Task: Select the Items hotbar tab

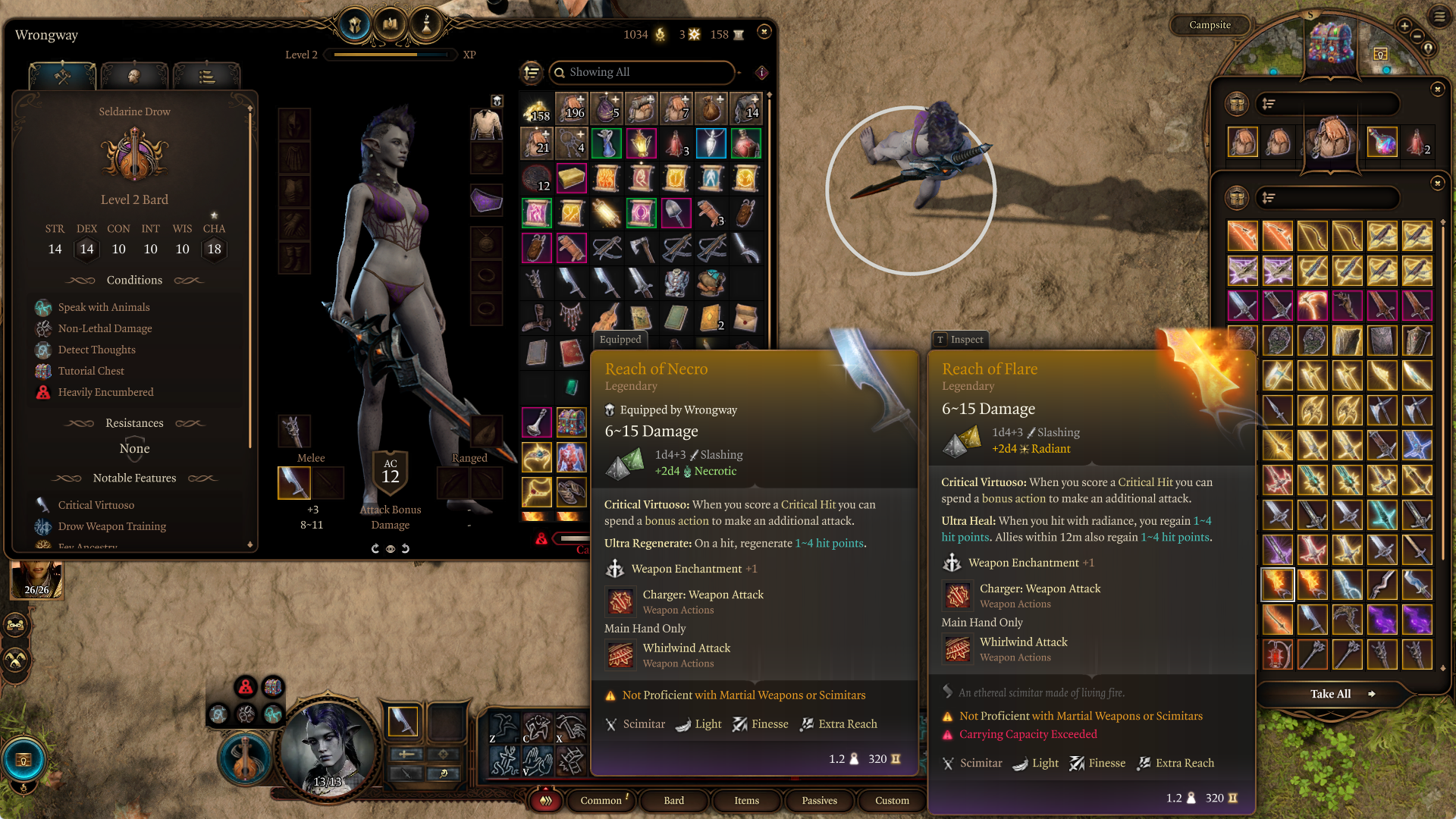Action: tap(746, 800)
